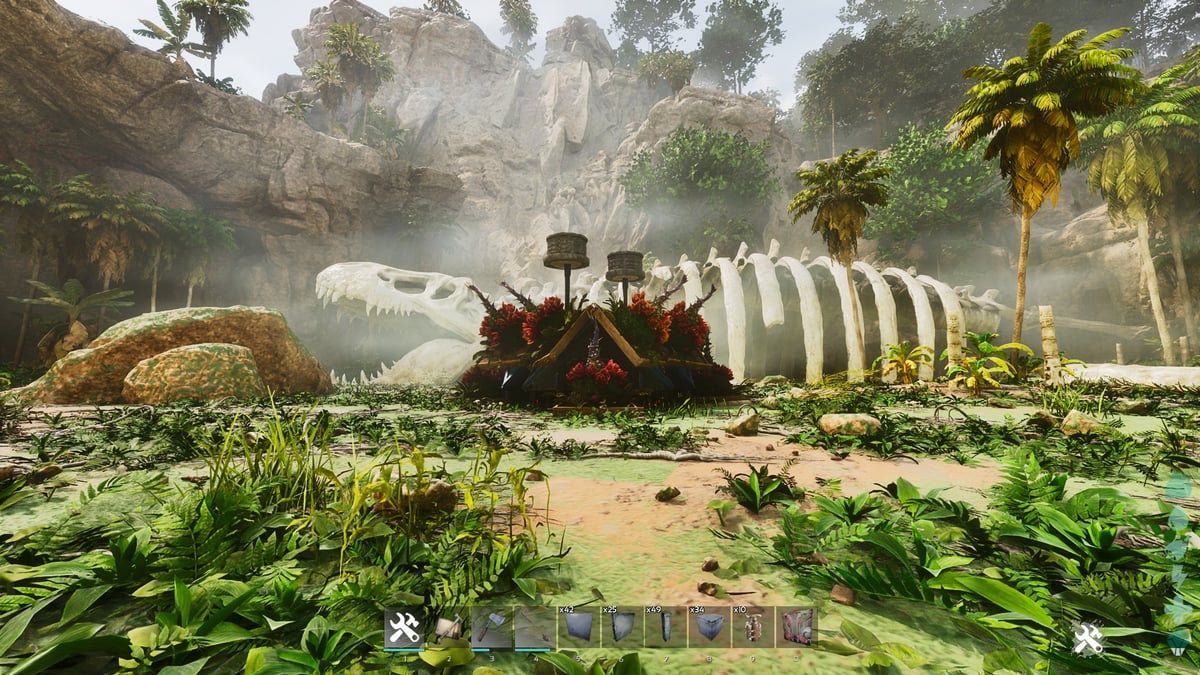1200x675 pixels.
Task: Select the last hotbar slot with red-patterned item
Action: [x=796, y=628]
